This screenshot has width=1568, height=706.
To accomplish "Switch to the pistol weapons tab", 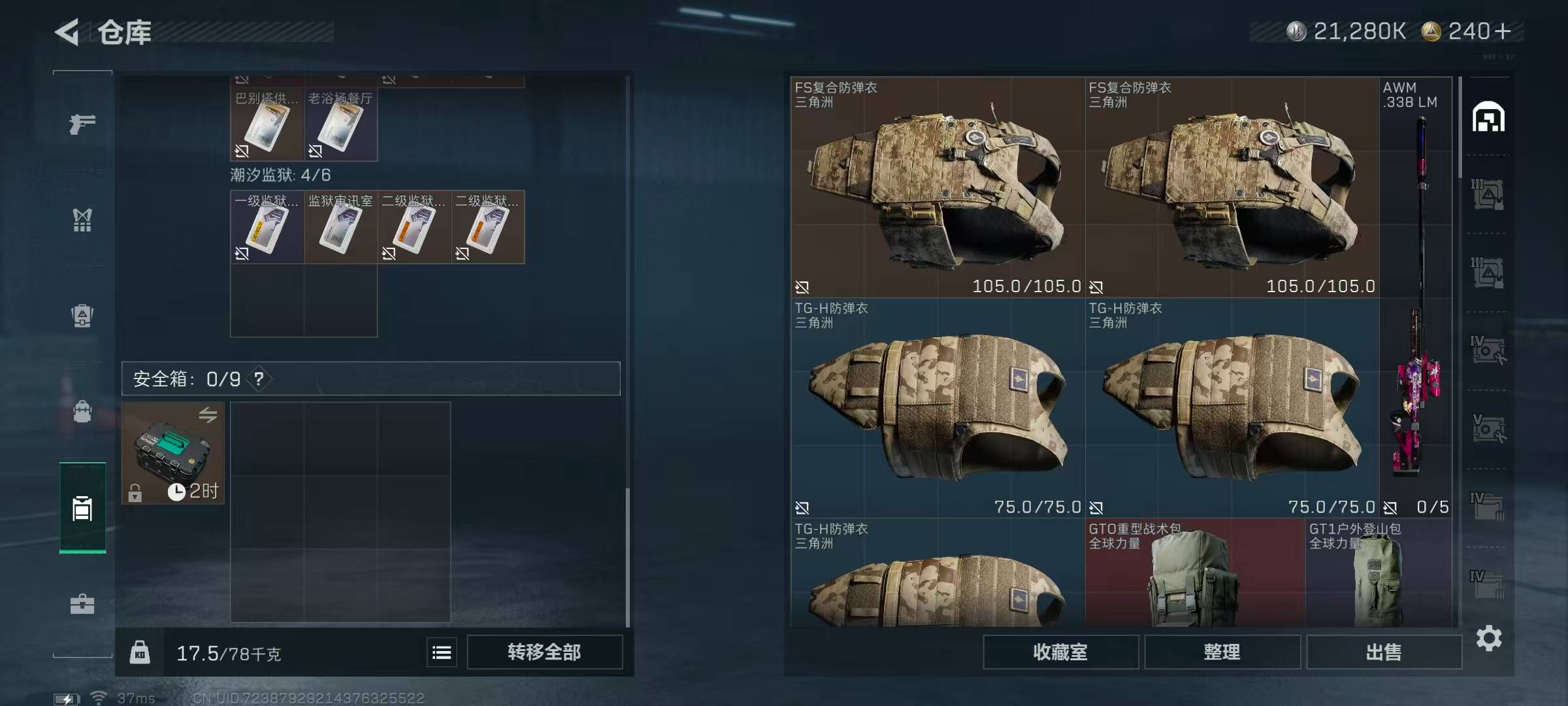I will click(82, 124).
